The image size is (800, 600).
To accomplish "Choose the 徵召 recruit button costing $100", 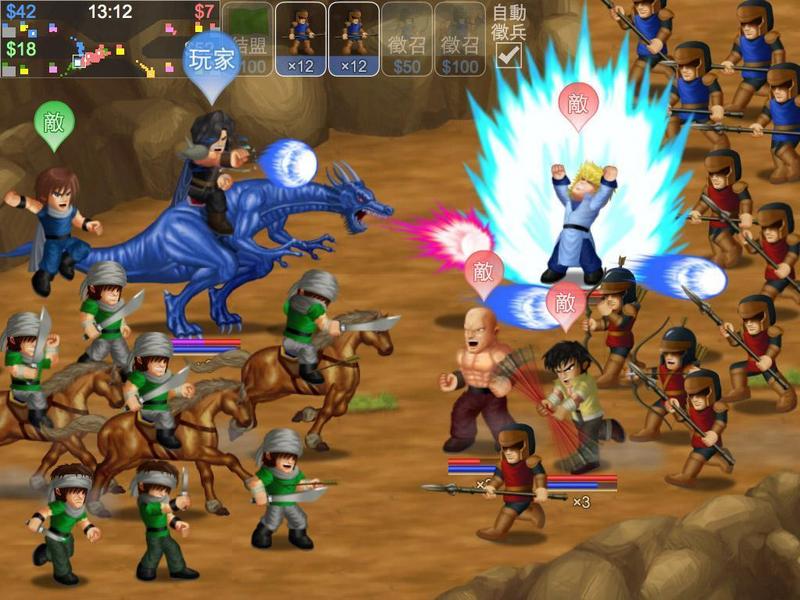I will tap(460, 40).
